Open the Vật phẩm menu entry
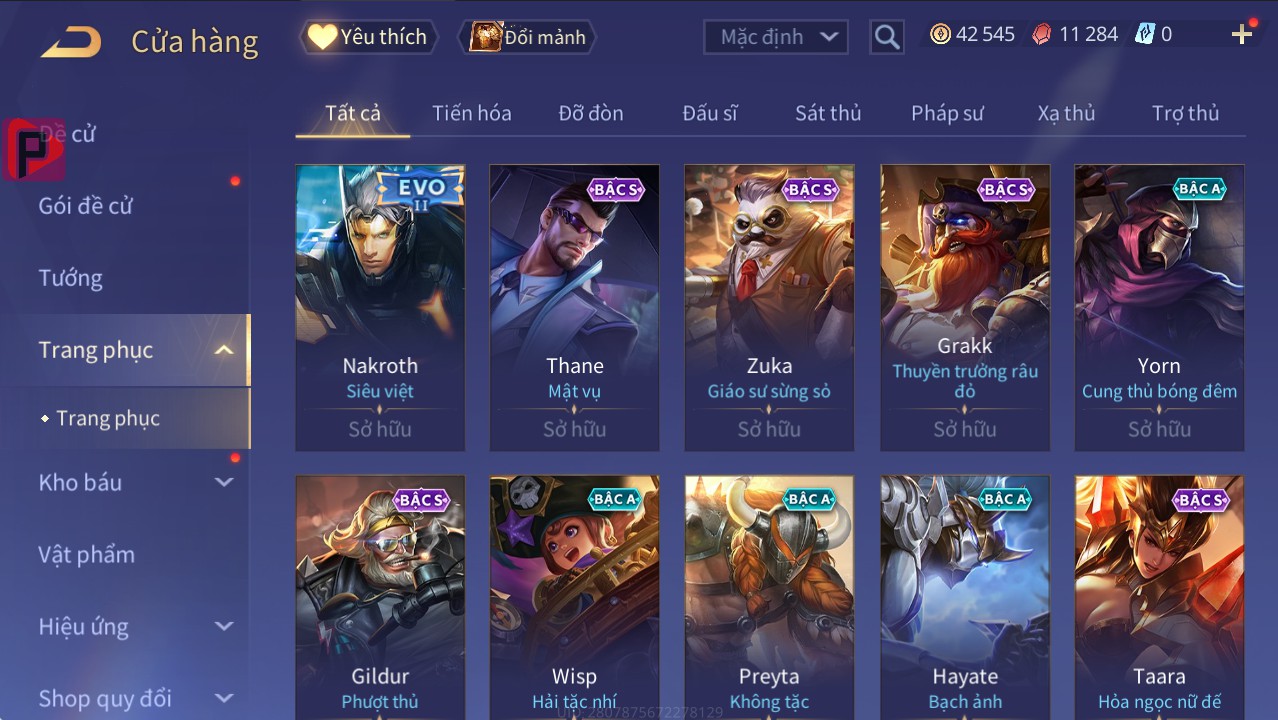The width and height of the screenshot is (1278, 720). (x=86, y=554)
